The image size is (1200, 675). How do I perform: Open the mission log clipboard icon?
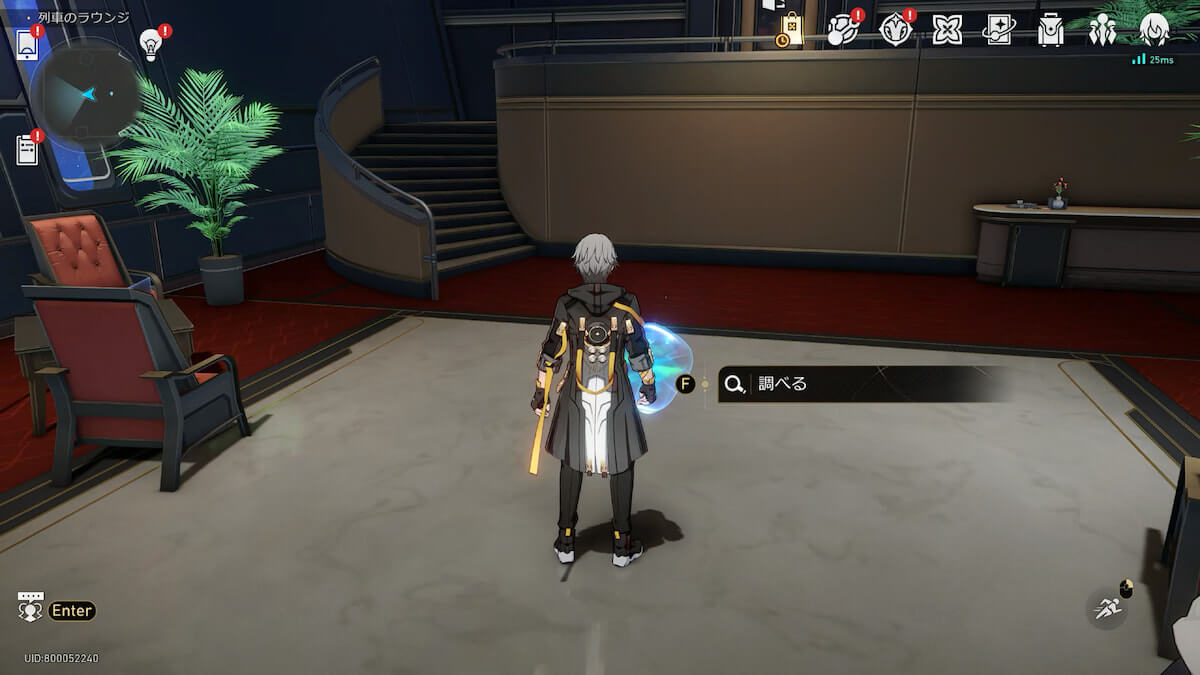click(x=27, y=150)
